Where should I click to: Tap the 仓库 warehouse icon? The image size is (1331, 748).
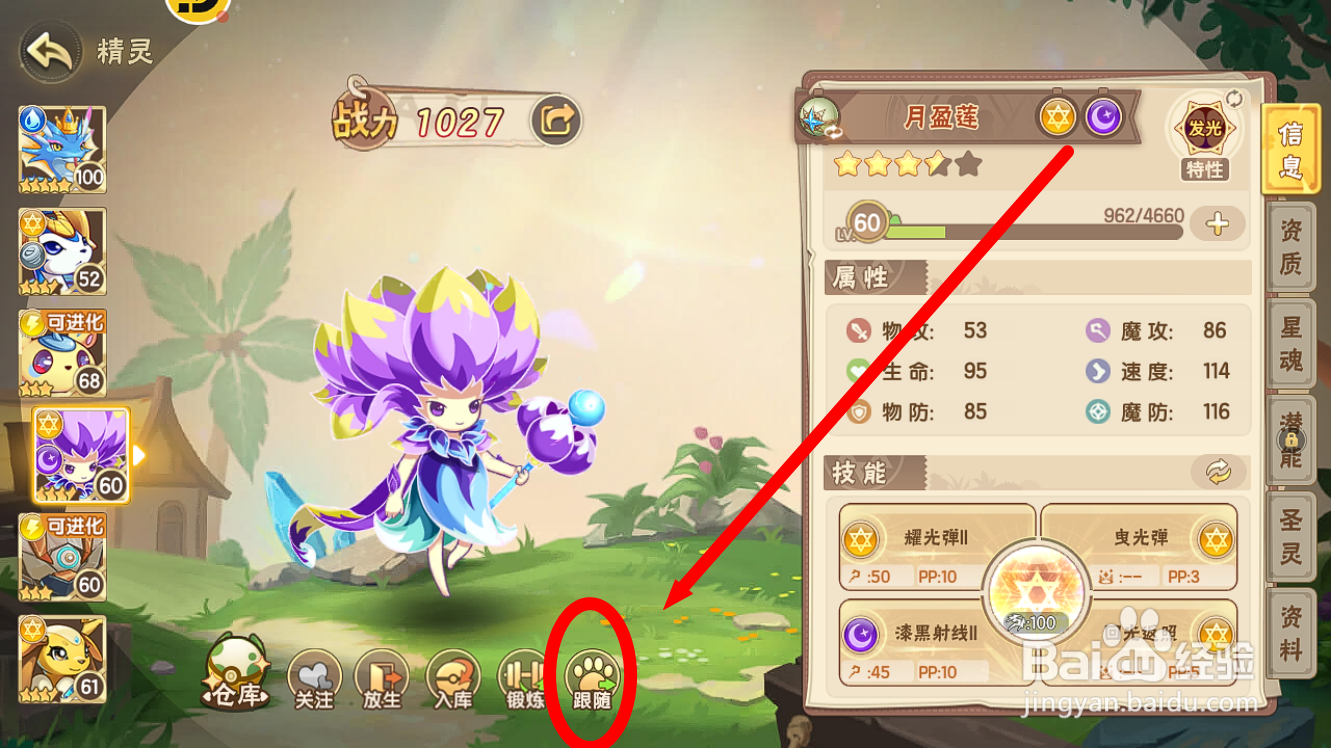pyautogui.click(x=237, y=675)
